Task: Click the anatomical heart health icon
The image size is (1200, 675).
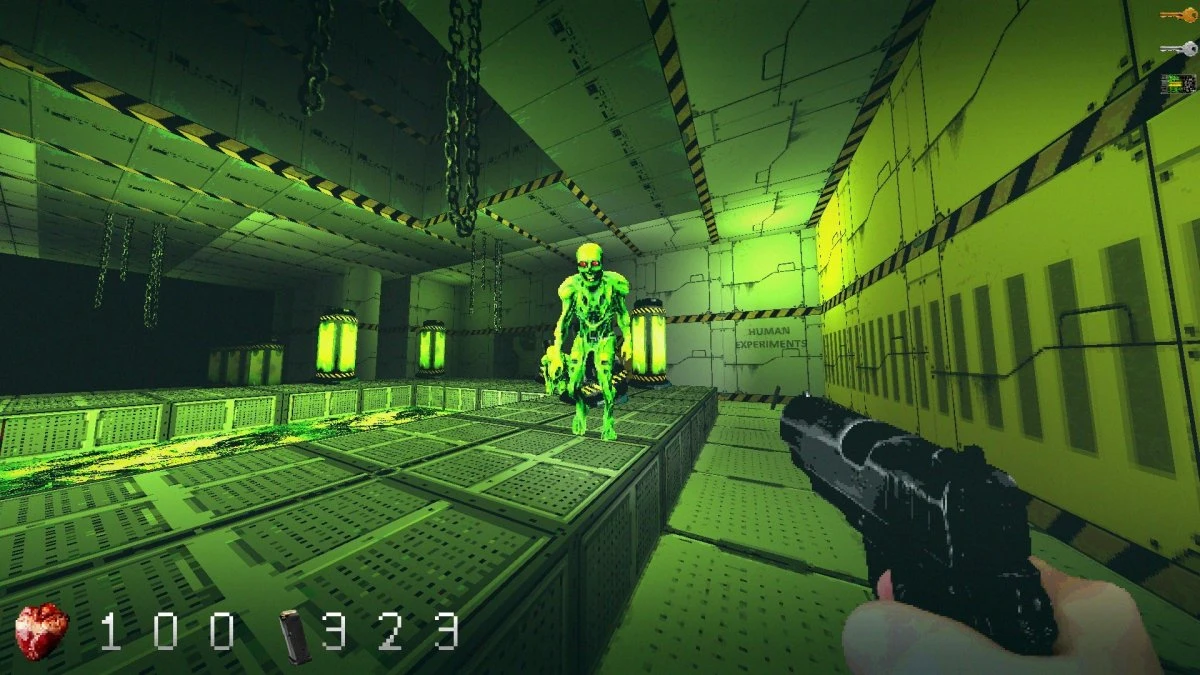Action: (x=42, y=632)
